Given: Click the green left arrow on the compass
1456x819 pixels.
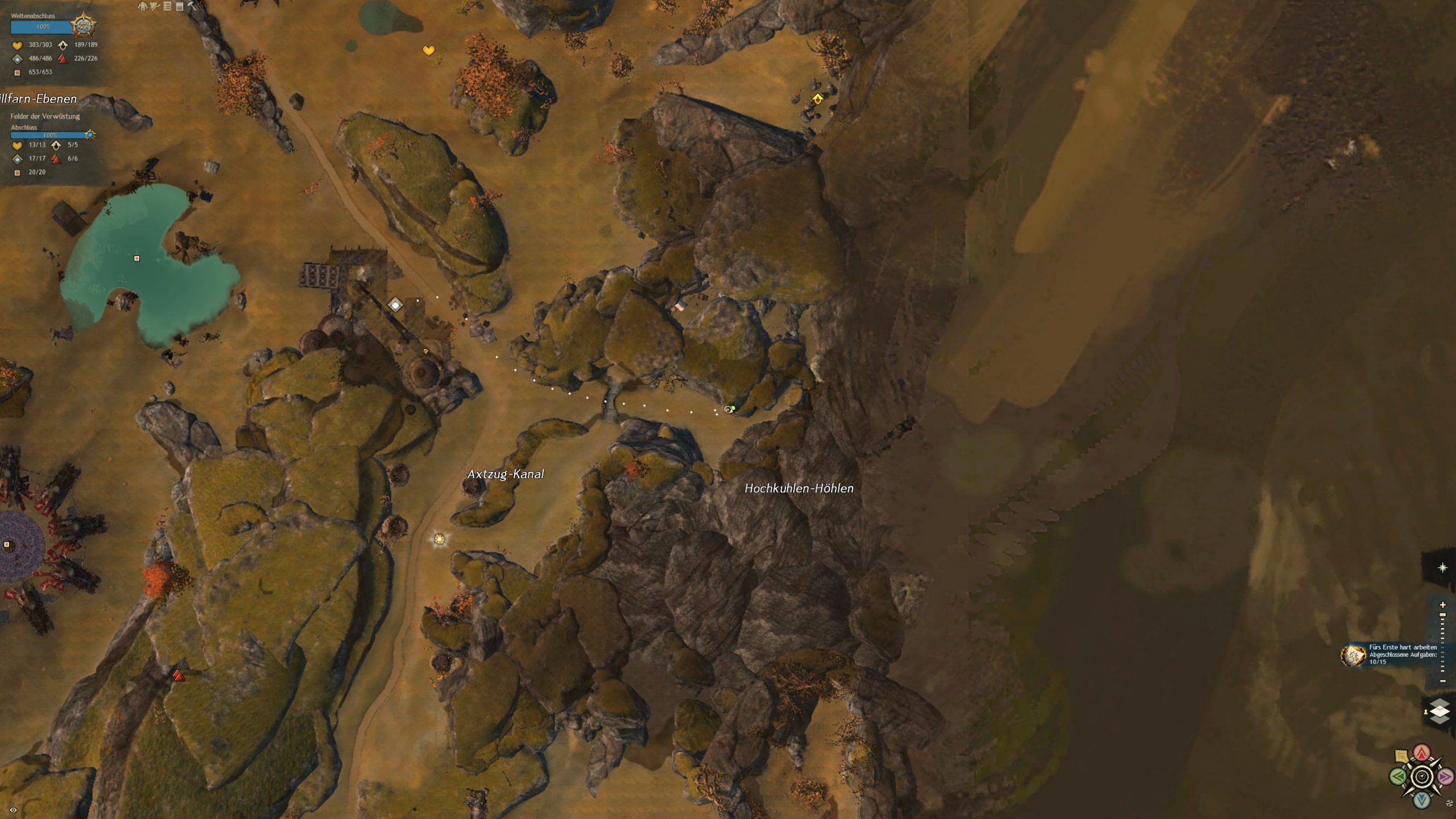Looking at the screenshot, I should (1397, 776).
